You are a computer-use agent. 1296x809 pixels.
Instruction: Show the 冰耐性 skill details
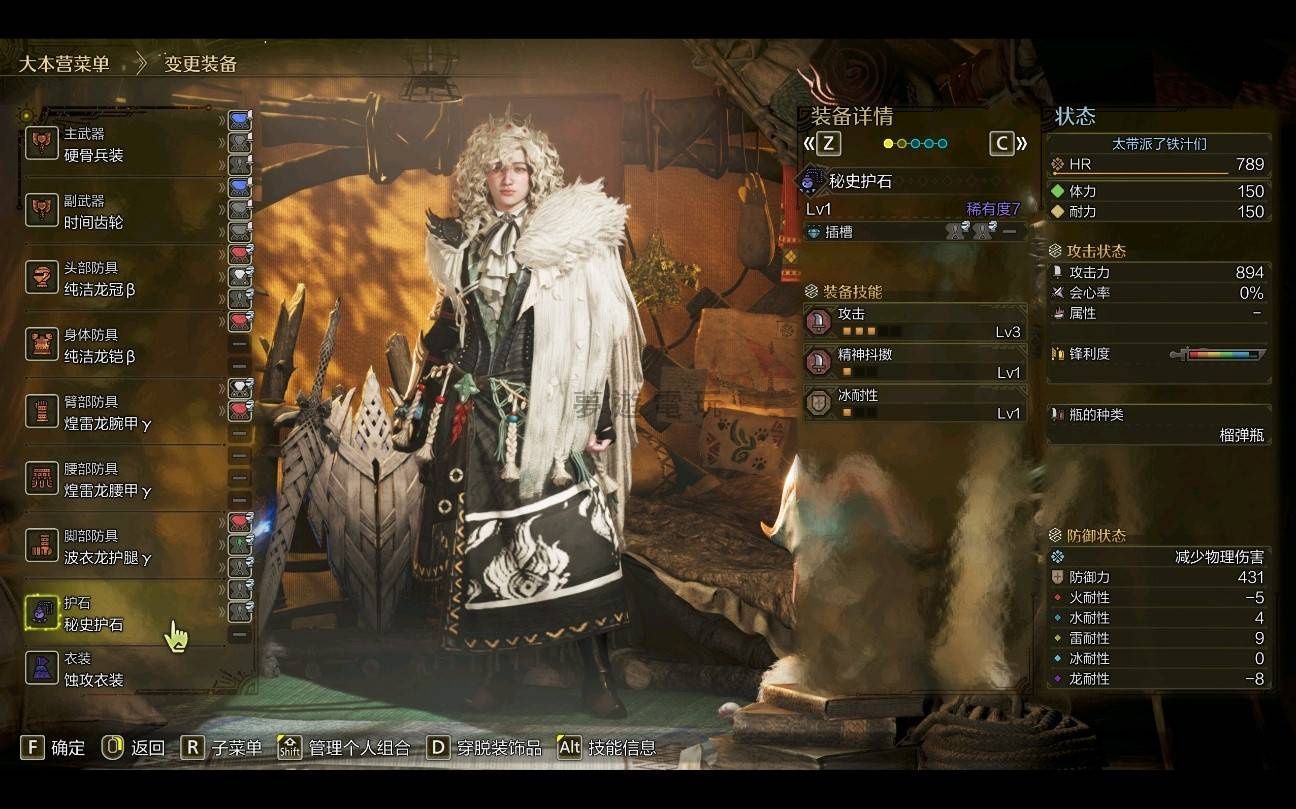coord(915,404)
